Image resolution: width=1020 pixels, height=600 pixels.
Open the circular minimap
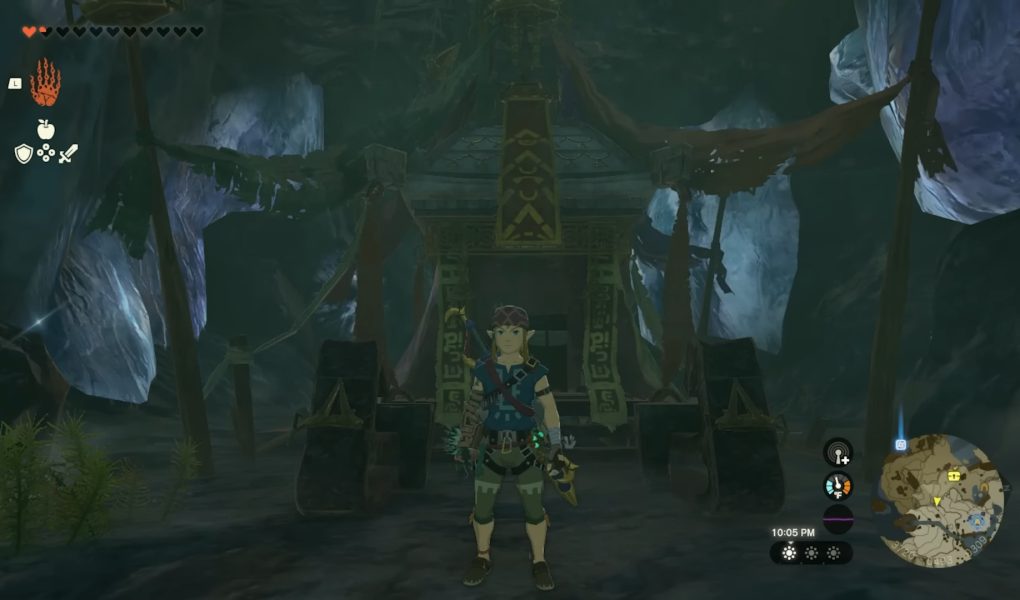click(941, 499)
